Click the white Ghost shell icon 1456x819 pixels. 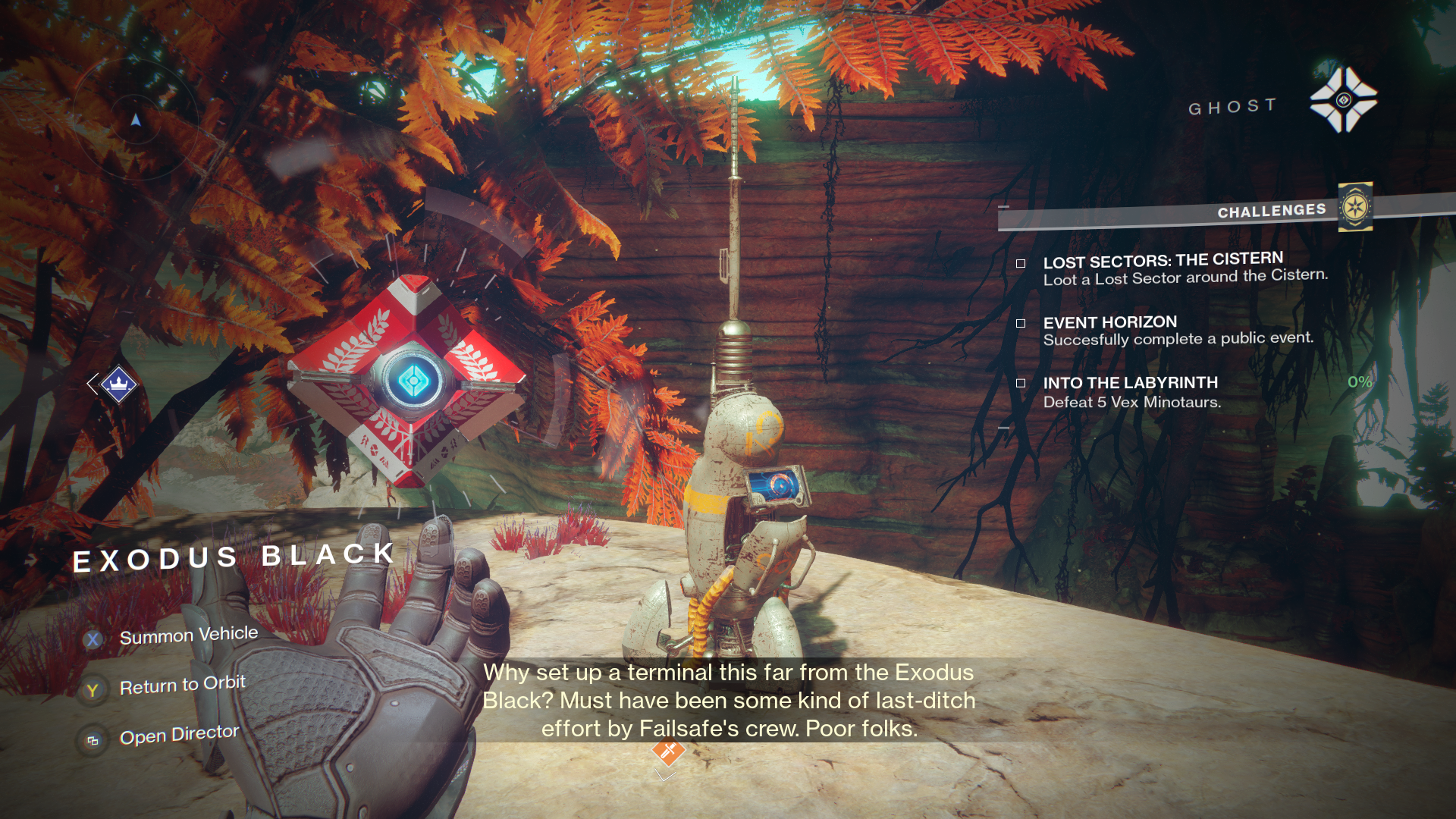point(1343,100)
